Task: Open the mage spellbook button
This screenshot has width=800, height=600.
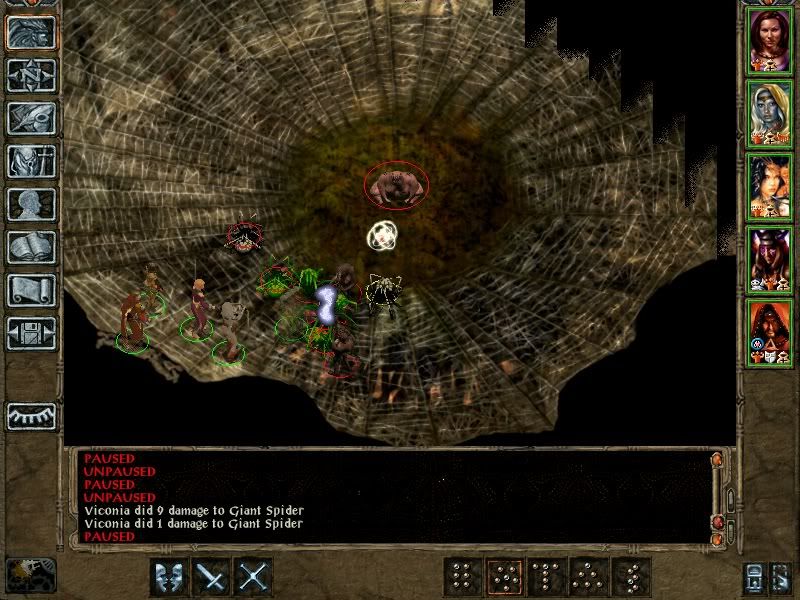Action: click(x=32, y=247)
